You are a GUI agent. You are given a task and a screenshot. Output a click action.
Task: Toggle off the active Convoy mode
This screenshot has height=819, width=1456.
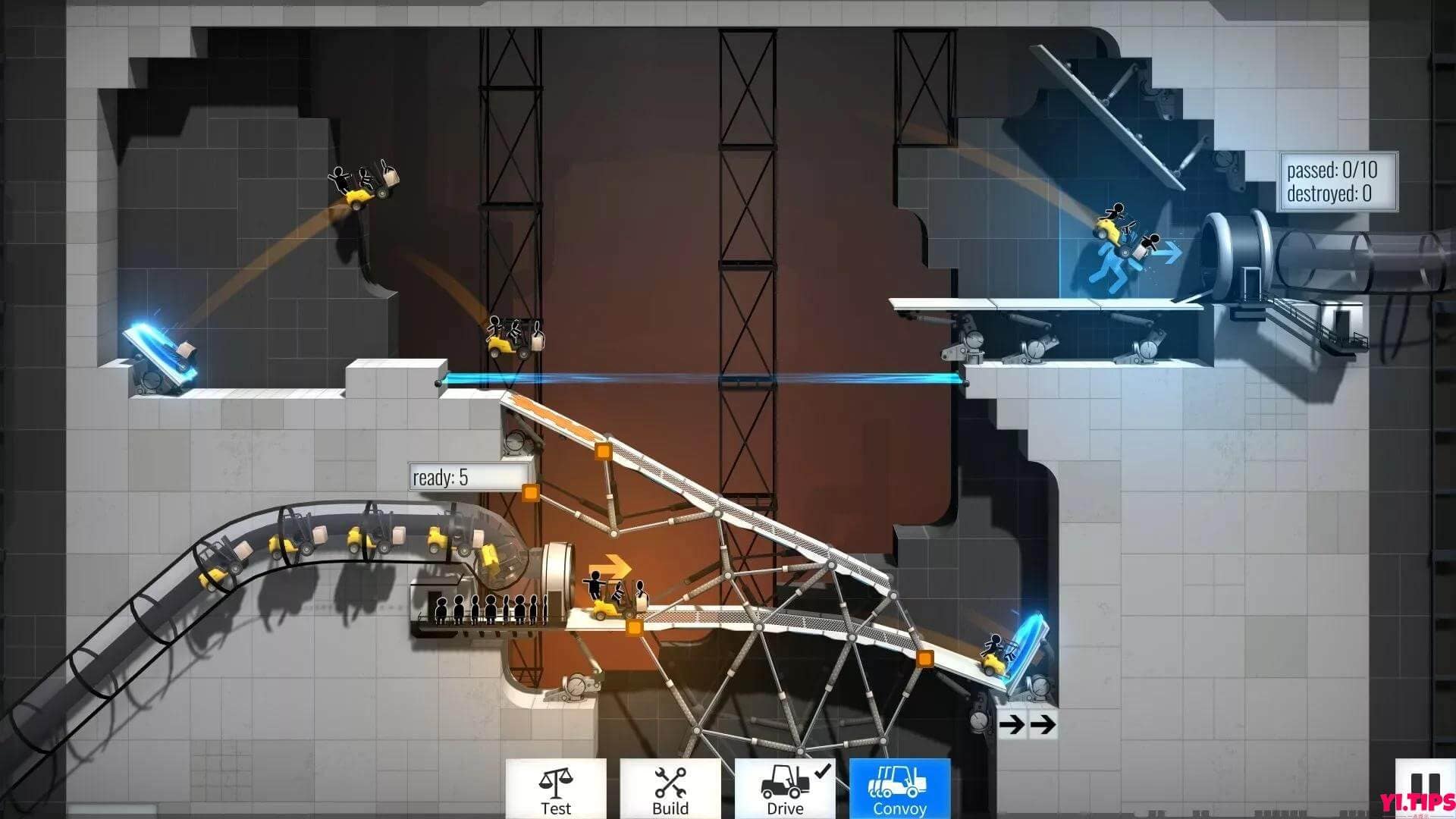pos(899,789)
